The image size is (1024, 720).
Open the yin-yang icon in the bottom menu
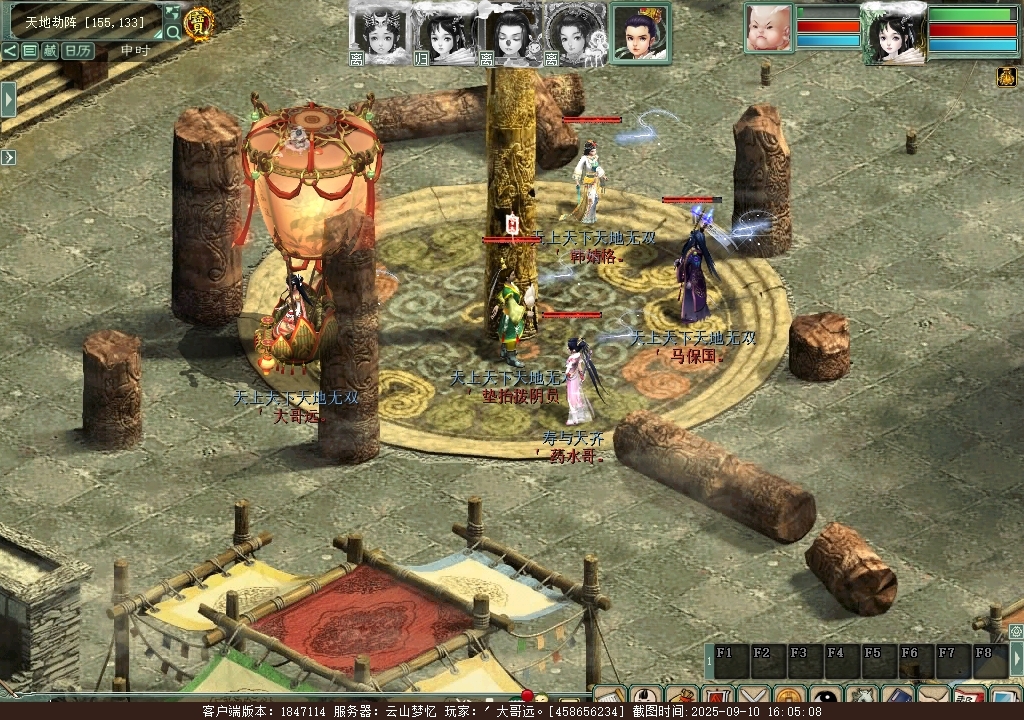tap(826, 696)
